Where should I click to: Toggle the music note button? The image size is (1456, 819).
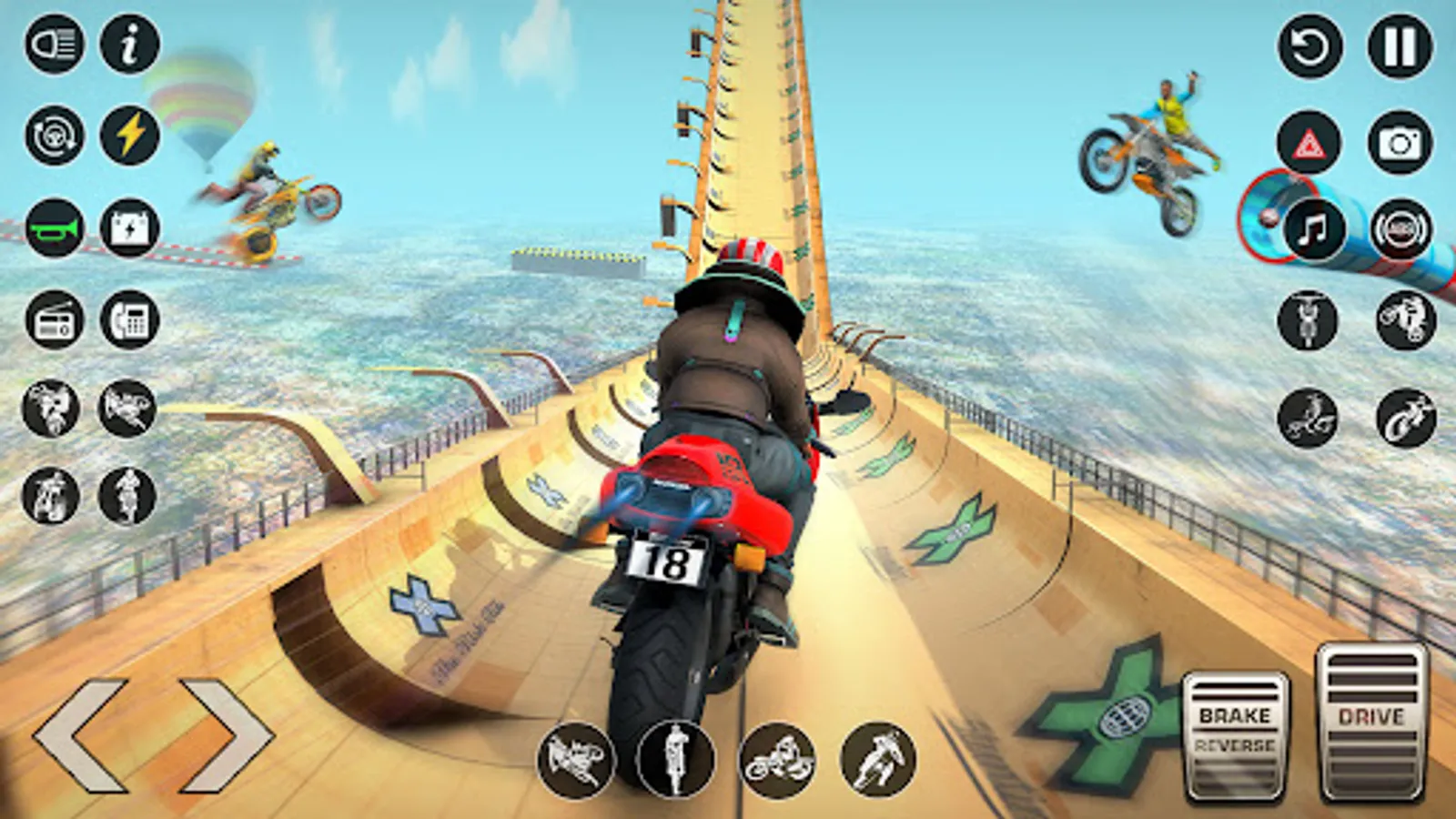click(x=1313, y=229)
